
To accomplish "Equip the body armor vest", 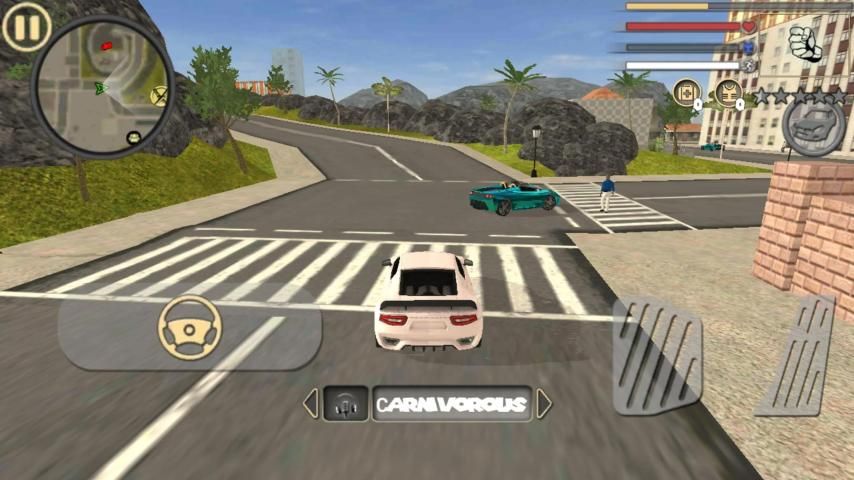I will [728, 92].
